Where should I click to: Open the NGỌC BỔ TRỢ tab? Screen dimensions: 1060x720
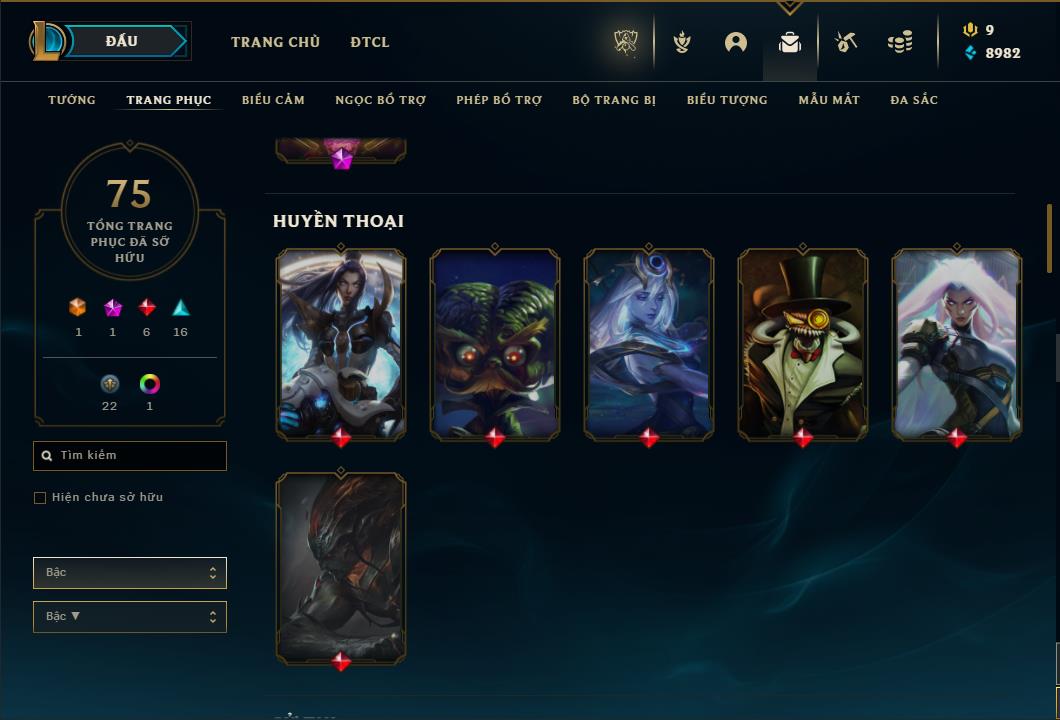click(x=380, y=100)
